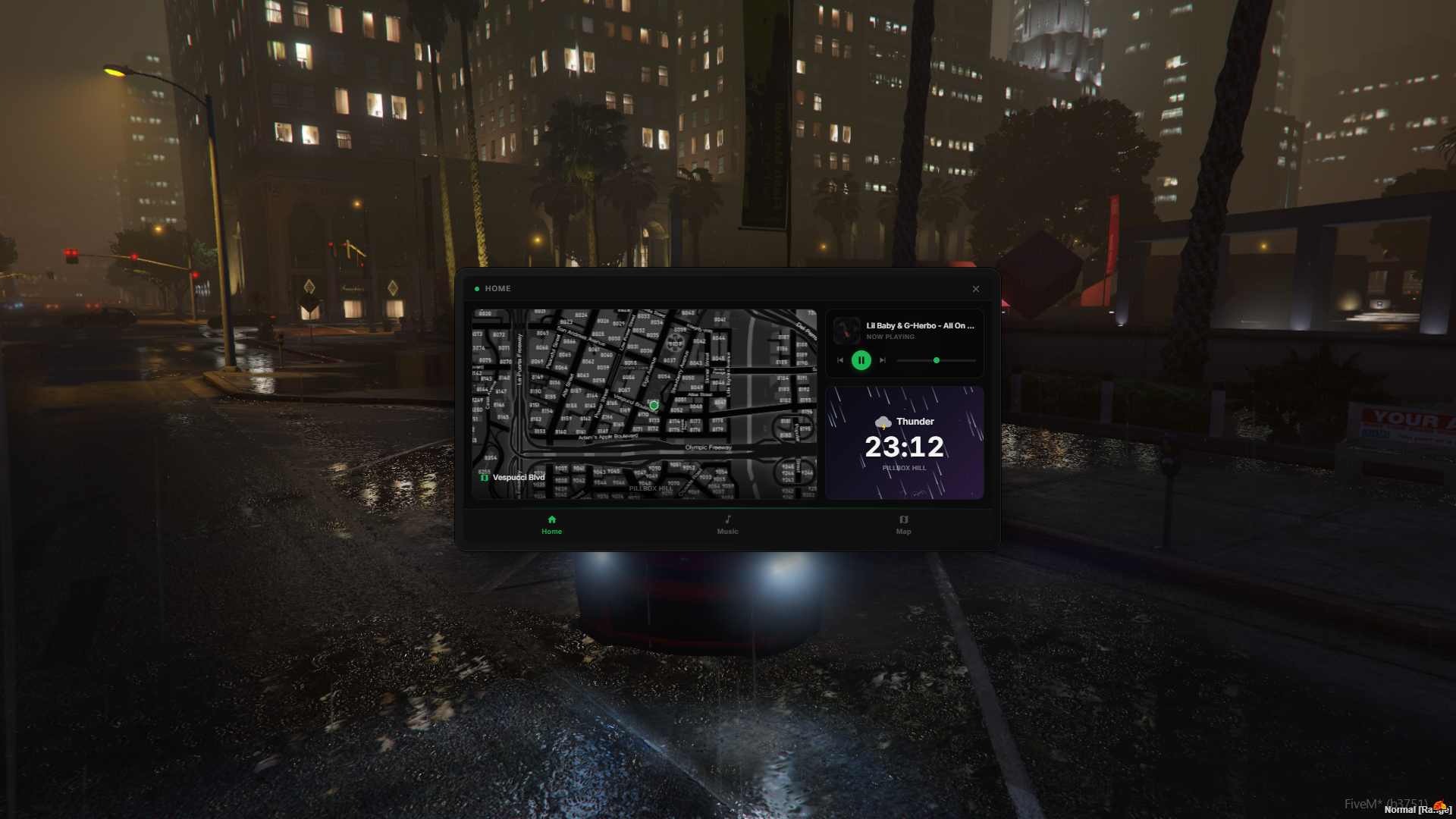Viewport: 1456px width, 819px height.
Task: Click the music progress slider
Action: pos(936,360)
